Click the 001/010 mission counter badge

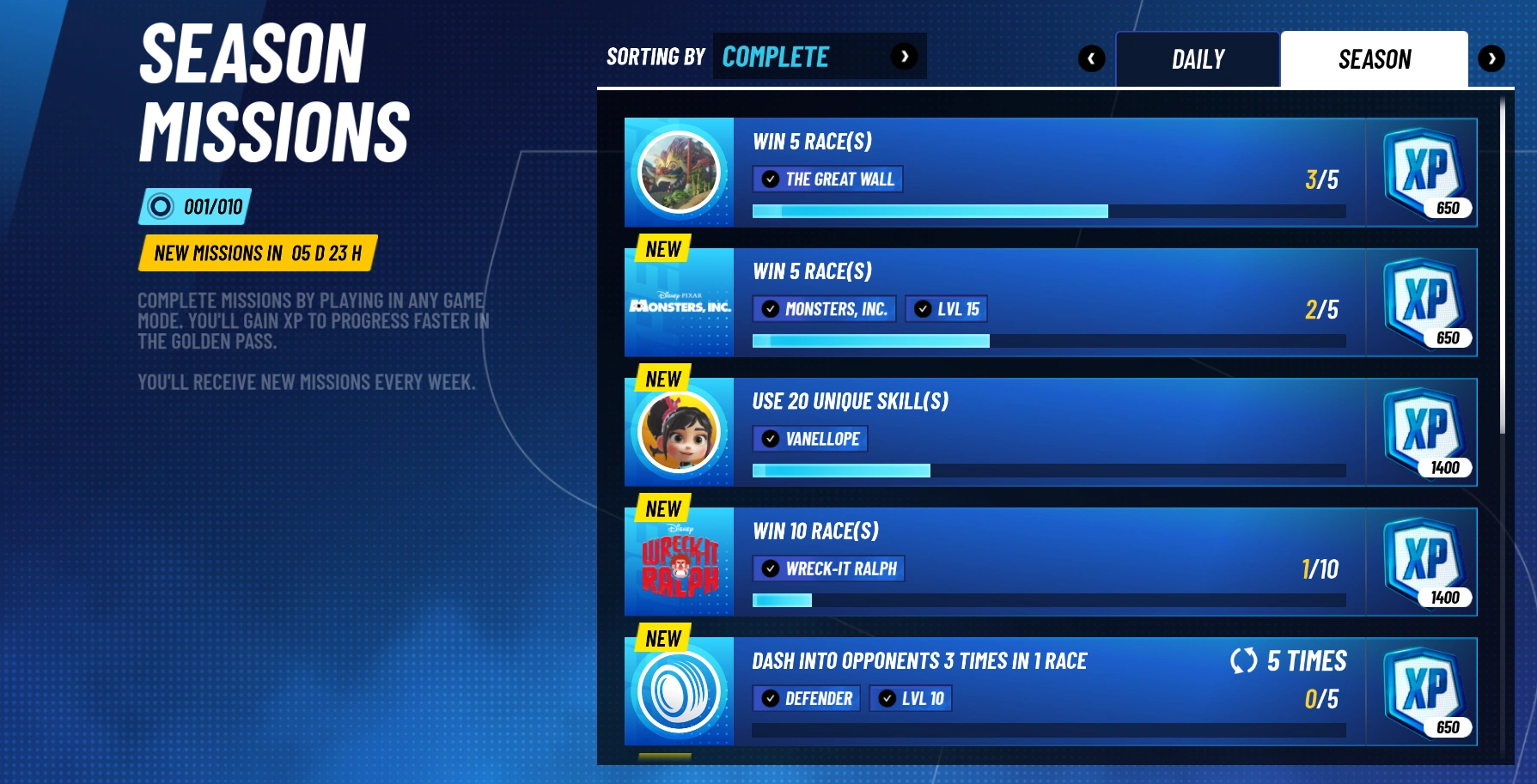point(192,207)
